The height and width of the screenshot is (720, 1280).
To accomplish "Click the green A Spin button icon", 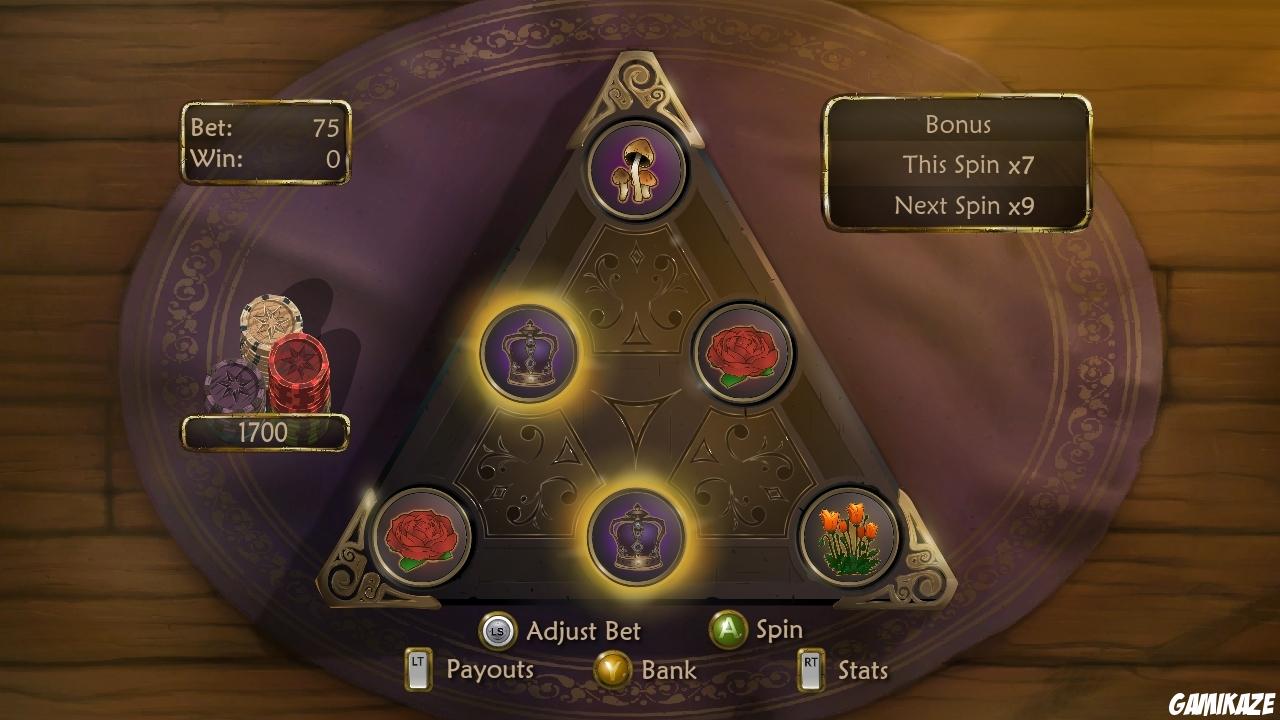I will click(729, 630).
